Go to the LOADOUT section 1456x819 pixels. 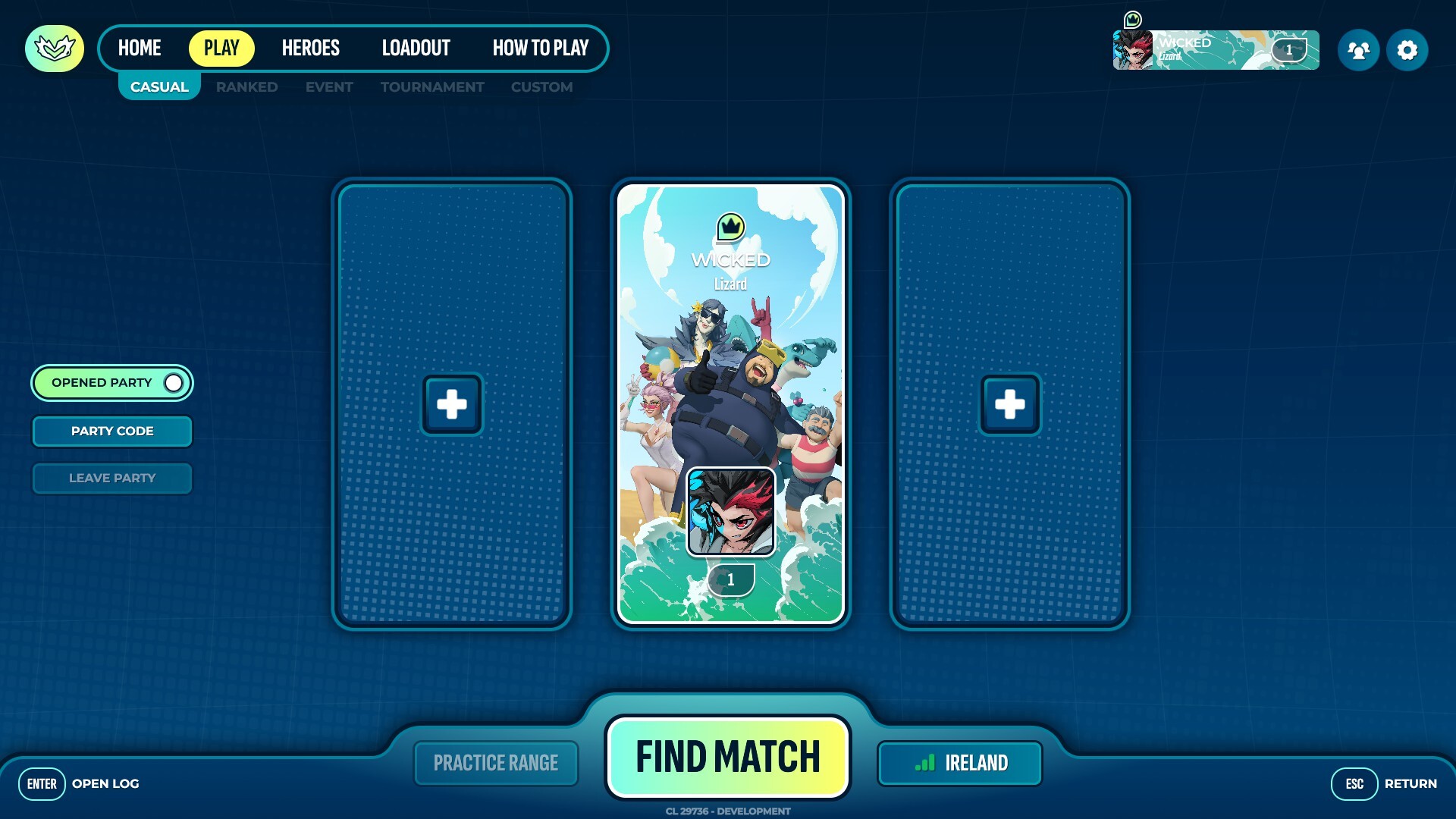click(x=416, y=48)
